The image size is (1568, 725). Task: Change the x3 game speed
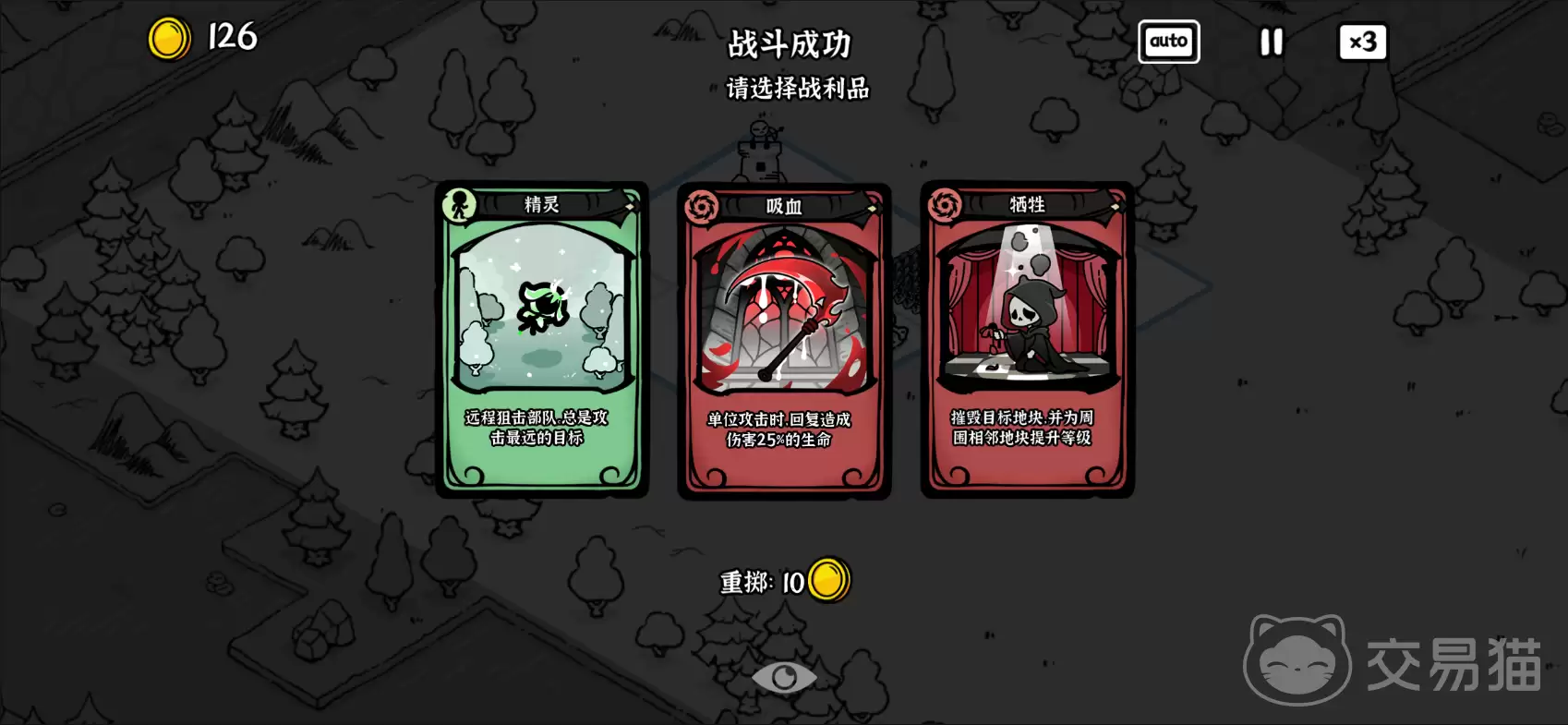1362,42
